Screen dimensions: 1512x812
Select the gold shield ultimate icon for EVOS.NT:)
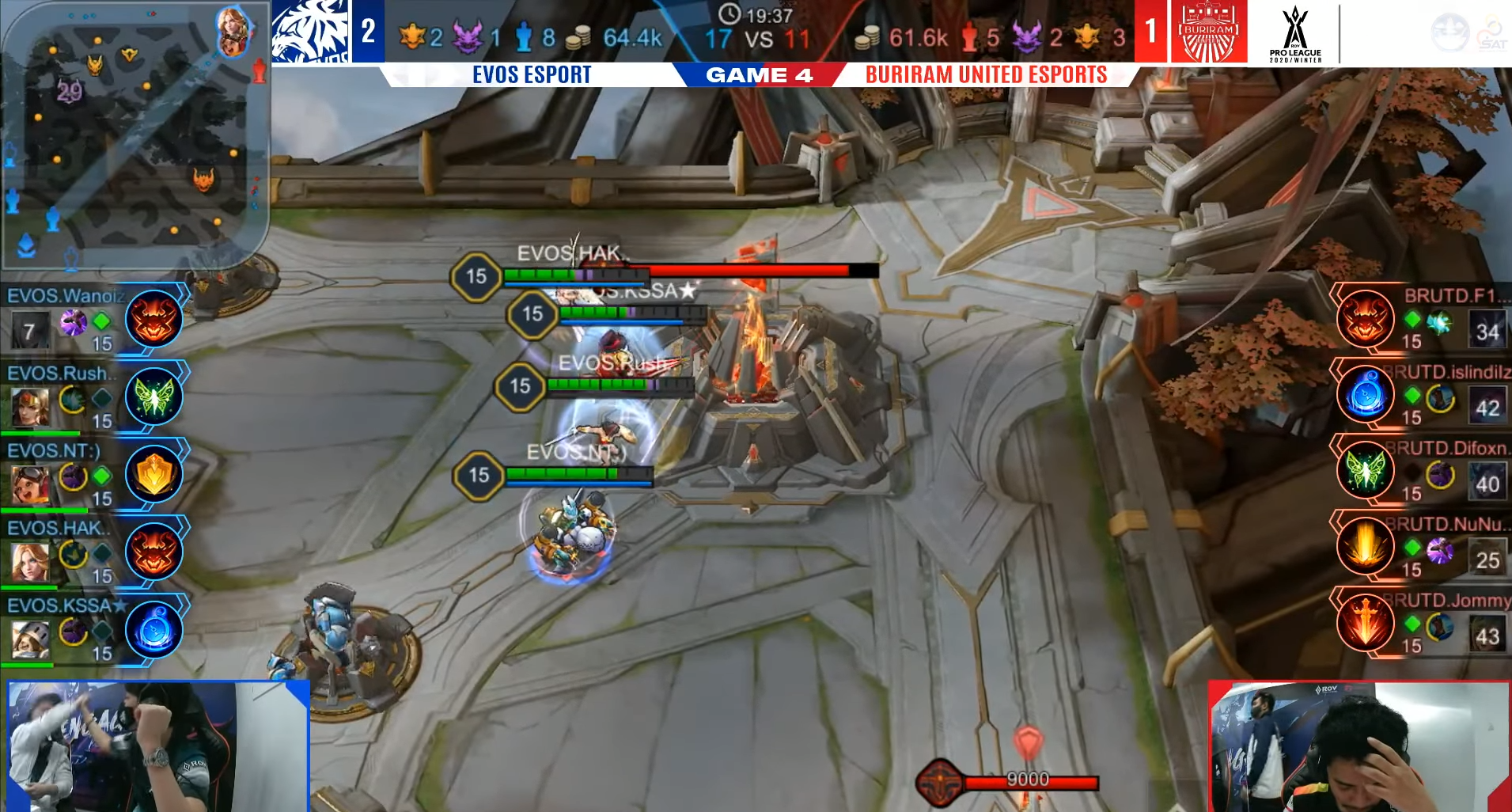pos(153,473)
